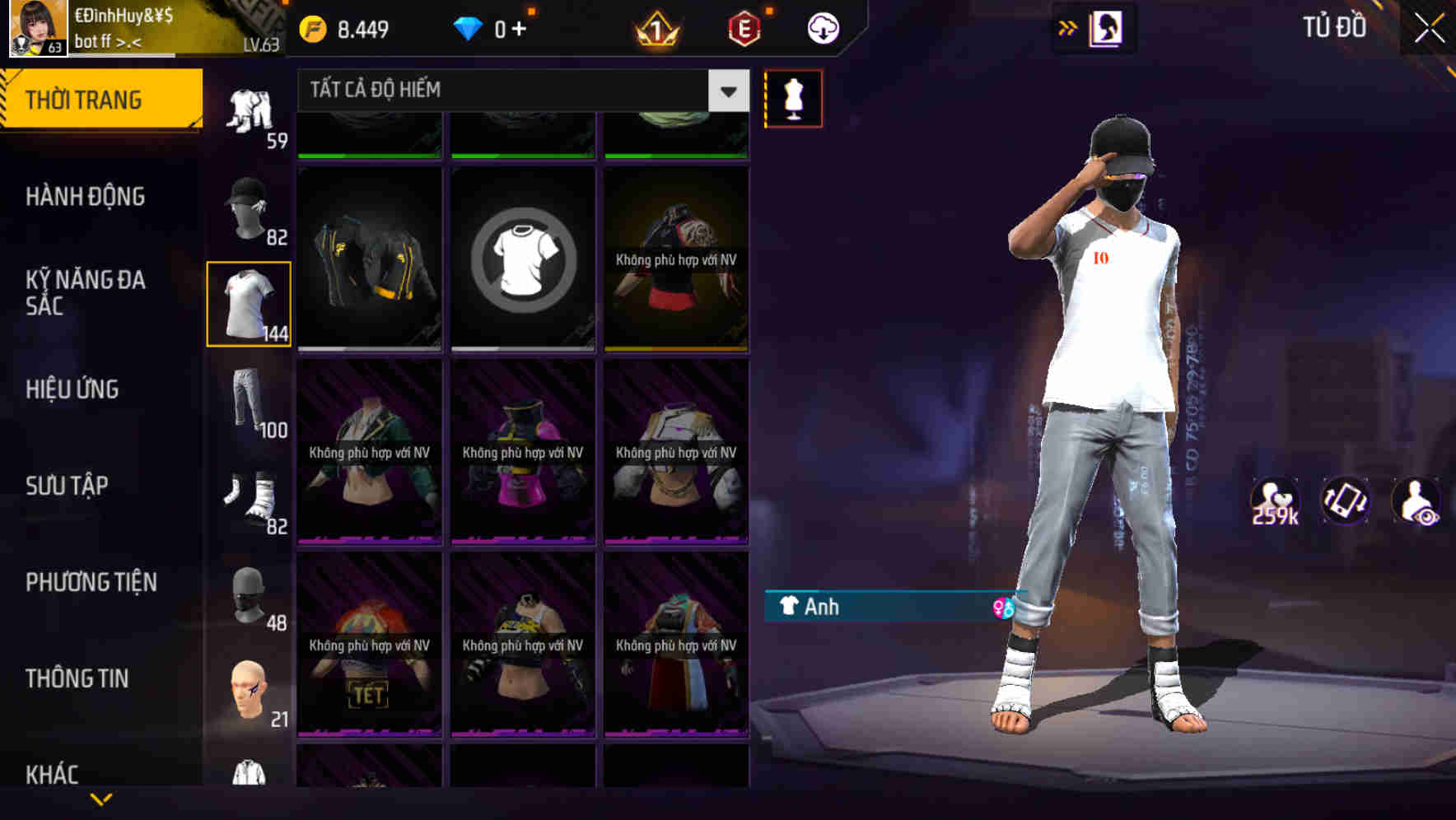
Task: Switch to the HIỆU ỨNG tab
Action: [74, 389]
